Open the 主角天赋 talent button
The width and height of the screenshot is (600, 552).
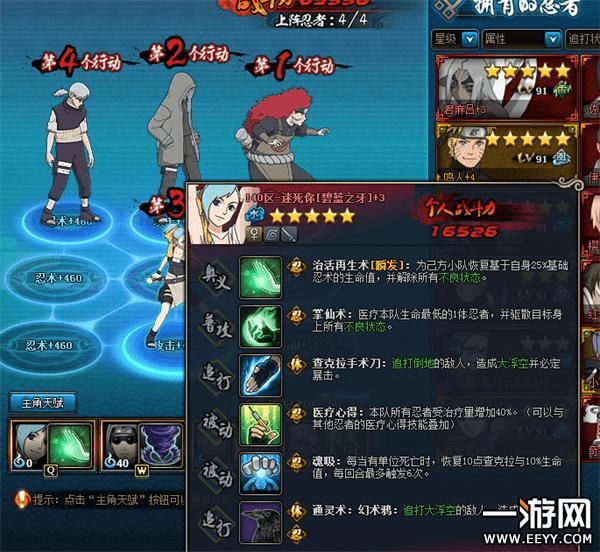[43, 404]
